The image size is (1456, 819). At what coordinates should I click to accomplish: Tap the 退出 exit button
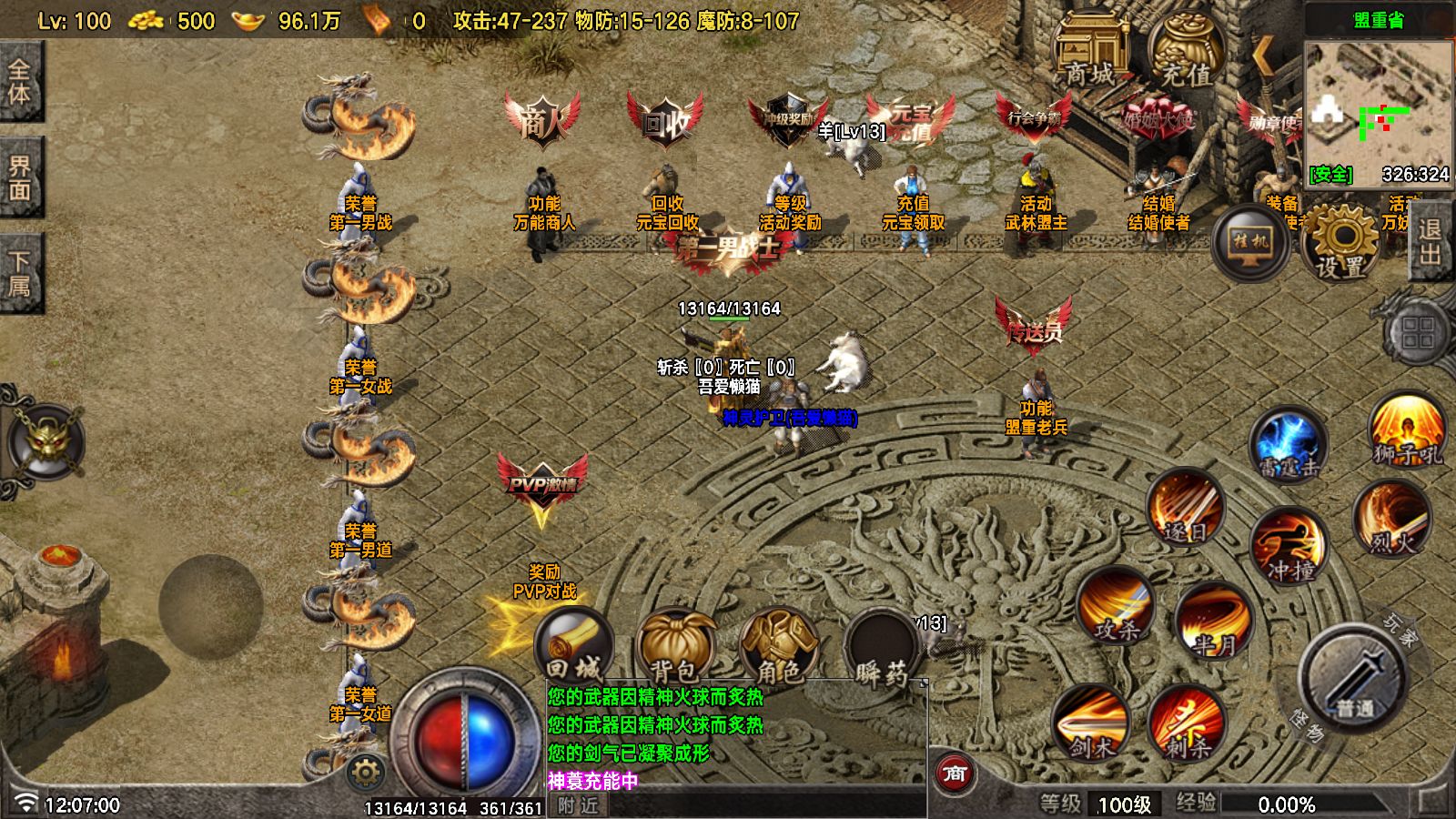click(x=1431, y=241)
